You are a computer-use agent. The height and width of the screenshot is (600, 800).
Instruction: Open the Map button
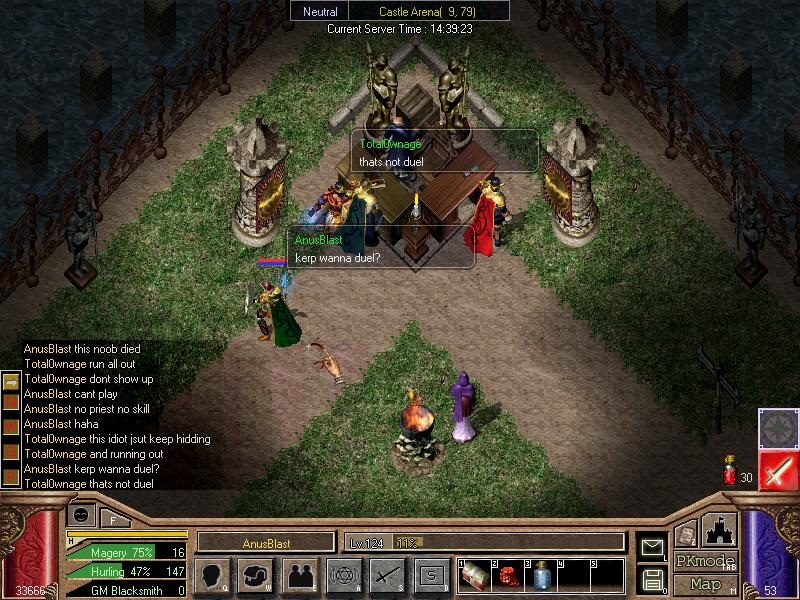pos(705,583)
